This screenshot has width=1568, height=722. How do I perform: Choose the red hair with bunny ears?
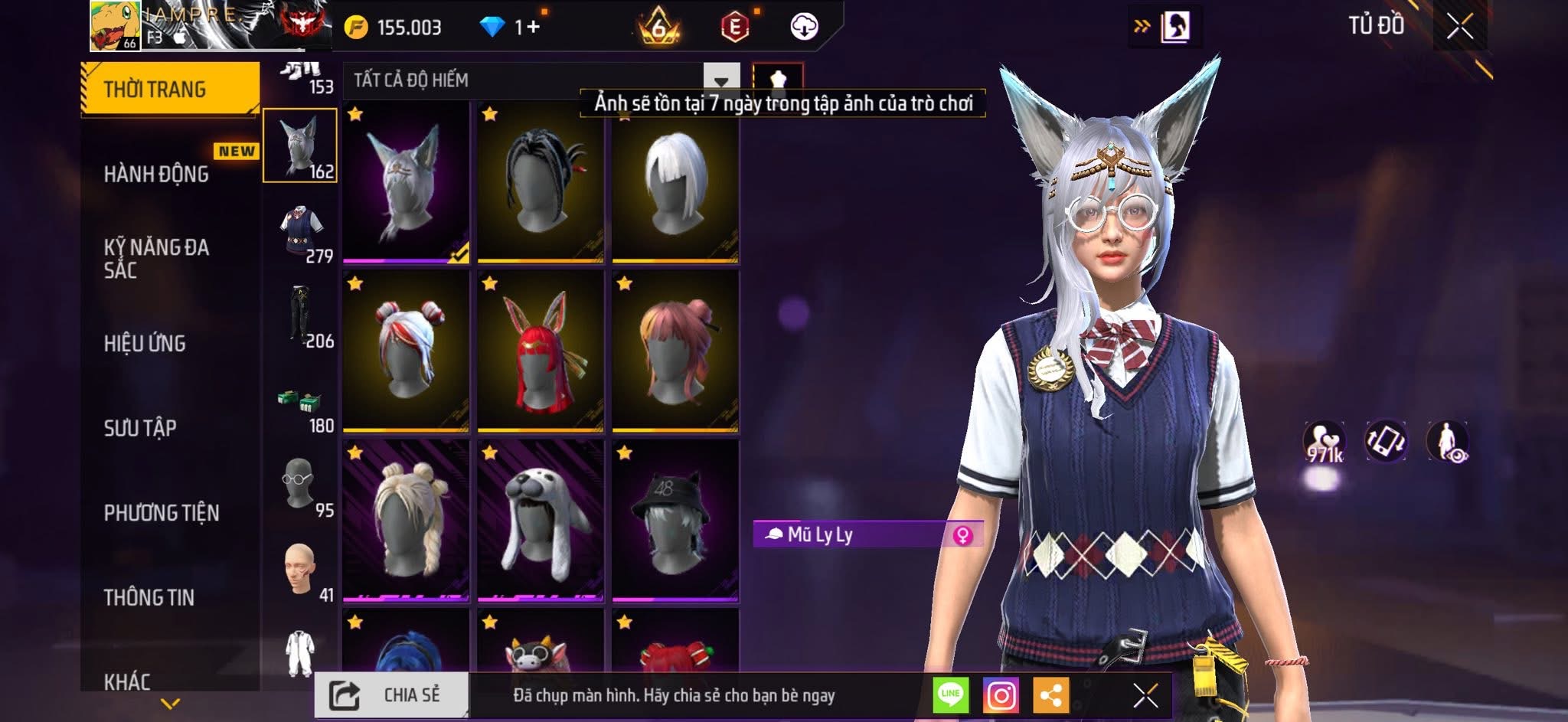(541, 352)
